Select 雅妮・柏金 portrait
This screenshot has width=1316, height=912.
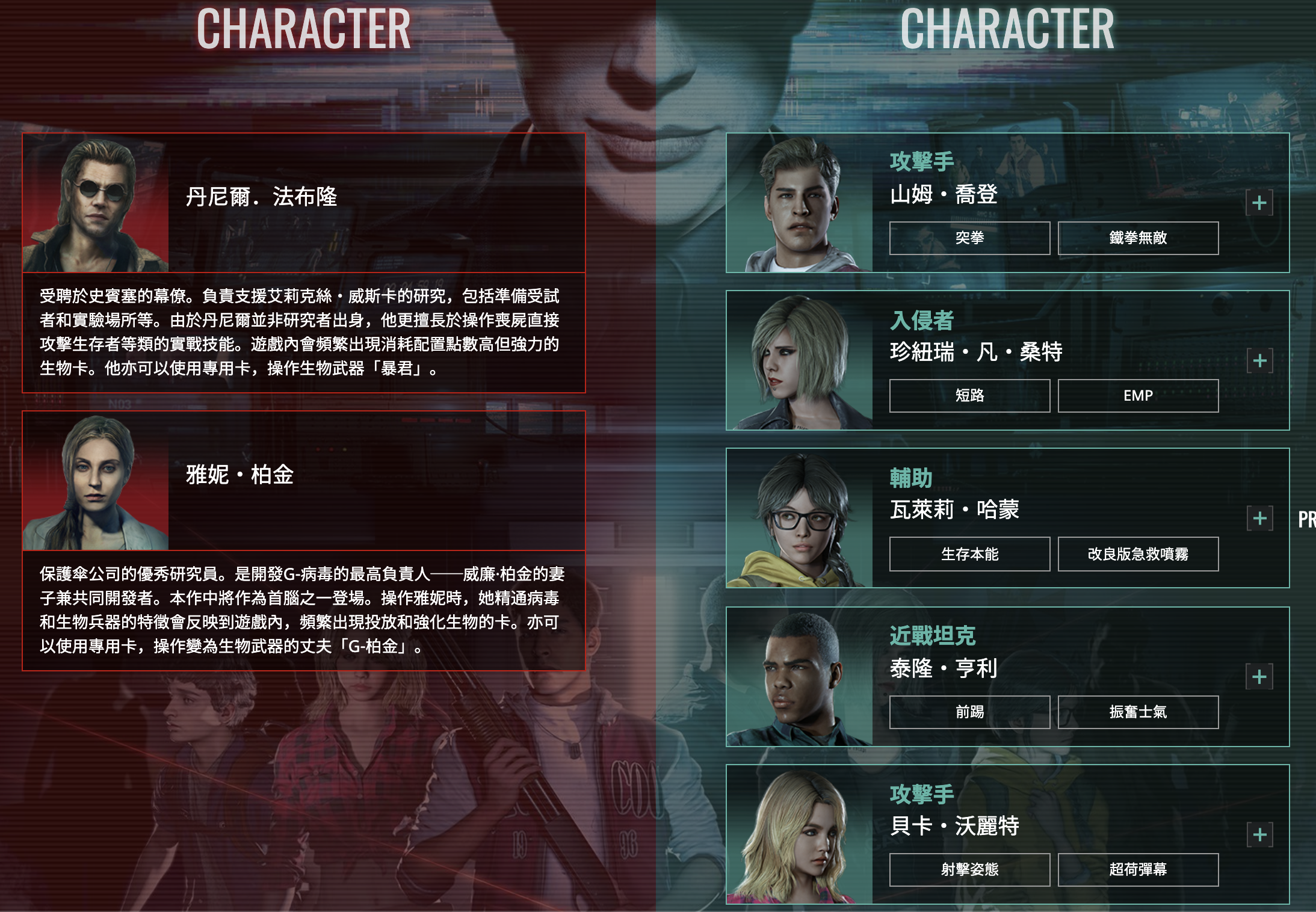point(96,481)
